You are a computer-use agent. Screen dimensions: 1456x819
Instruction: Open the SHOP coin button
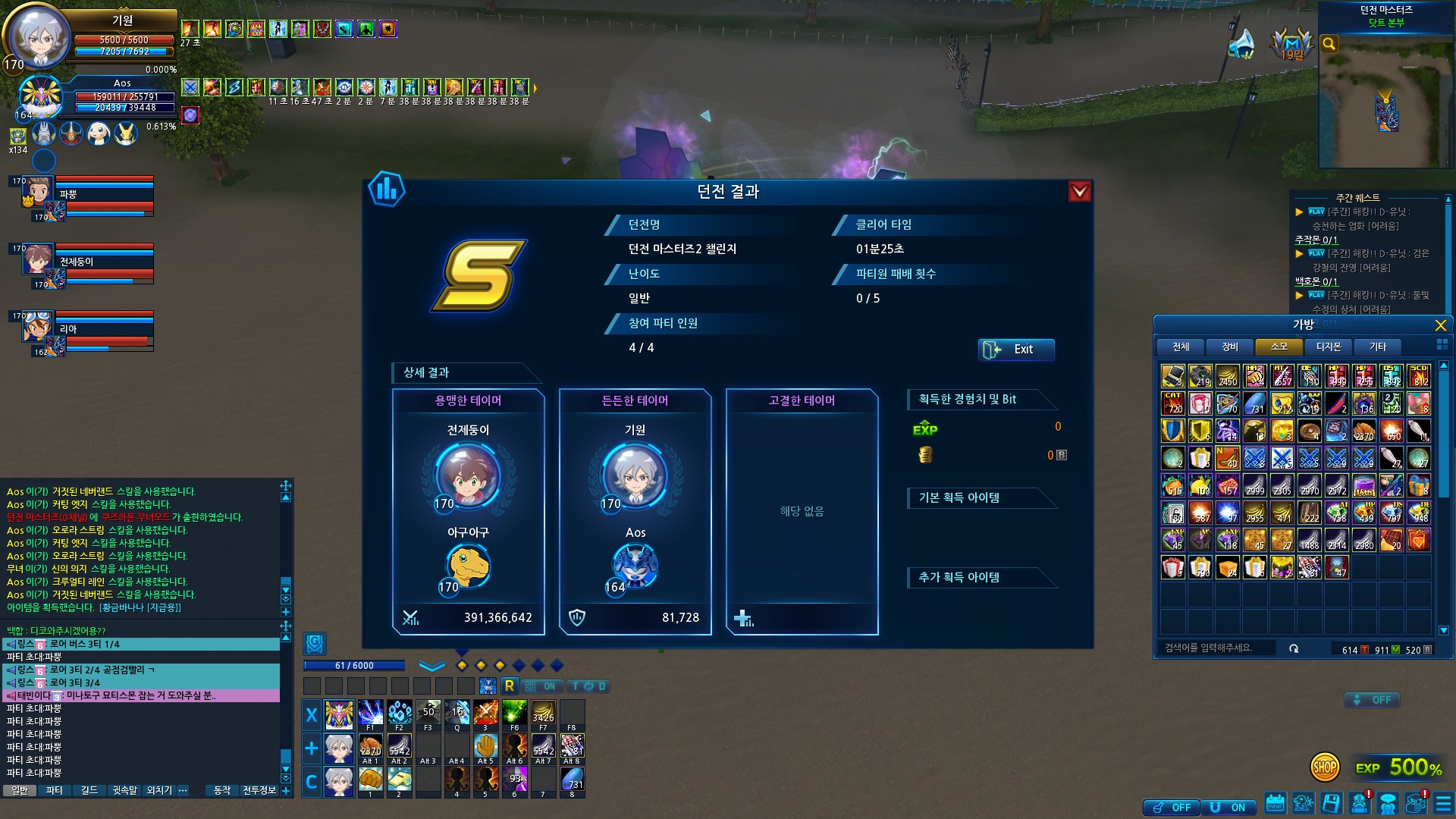pyautogui.click(x=1325, y=767)
